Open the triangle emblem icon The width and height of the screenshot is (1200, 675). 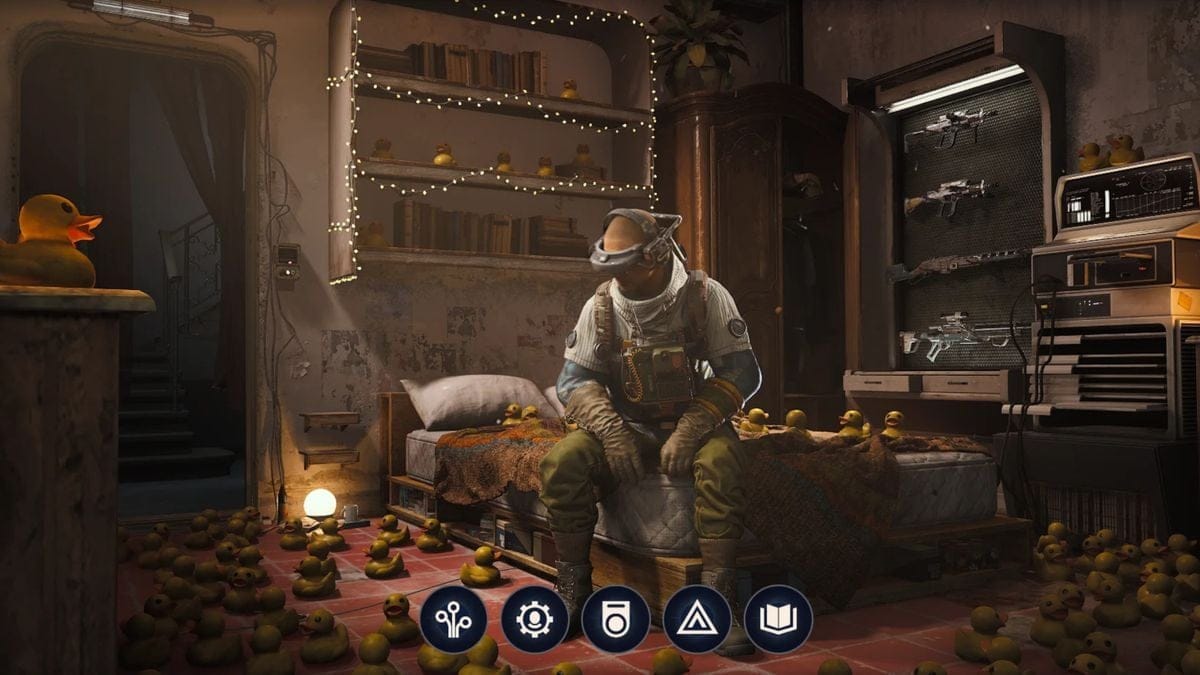coord(696,619)
